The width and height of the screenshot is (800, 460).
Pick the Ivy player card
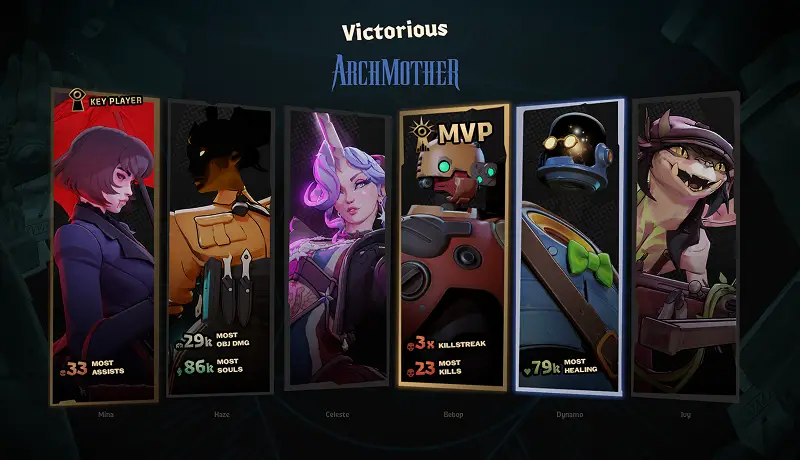coord(685,245)
